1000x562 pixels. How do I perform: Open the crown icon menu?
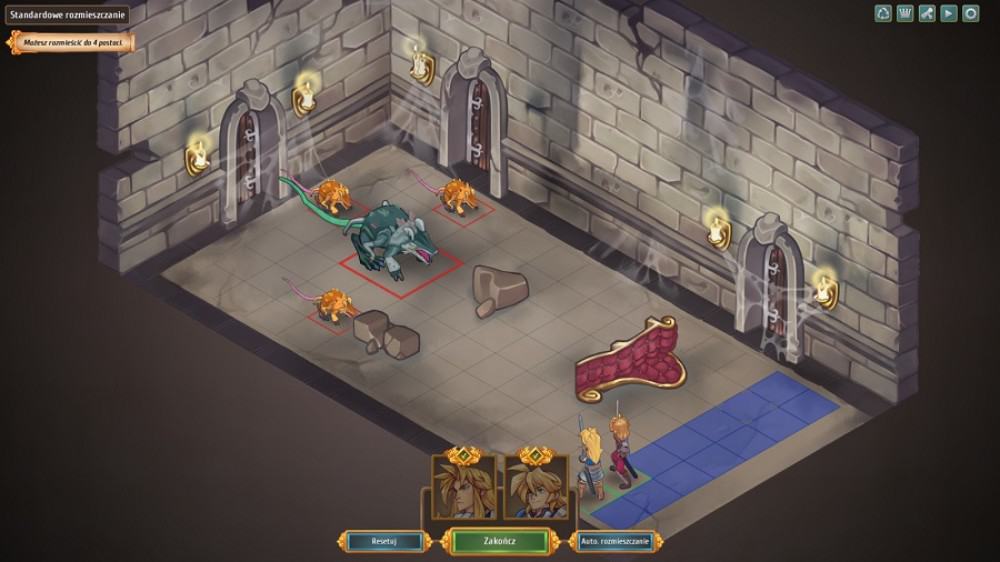coord(905,14)
